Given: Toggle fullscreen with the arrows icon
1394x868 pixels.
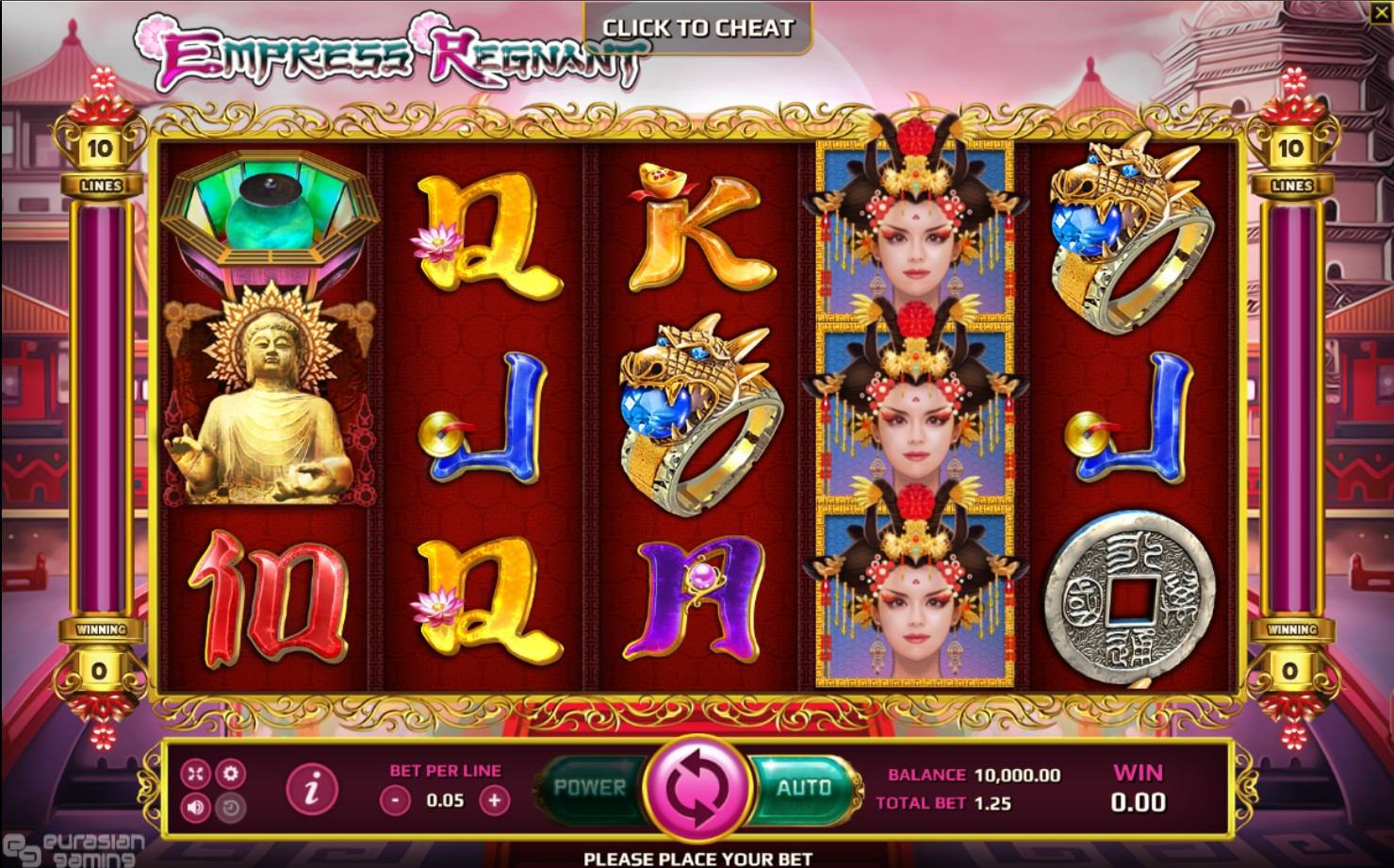Looking at the screenshot, I should [x=196, y=774].
